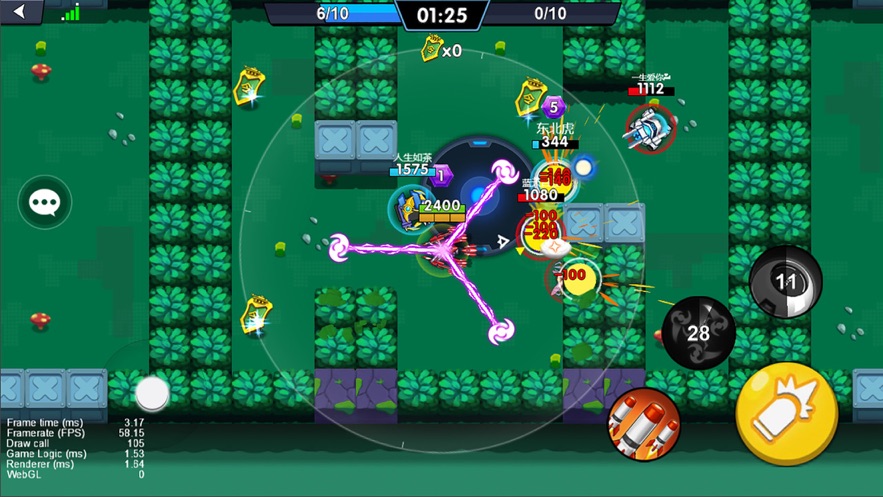Launch the twin rockets skill
The image size is (883, 497).
coord(644,424)
